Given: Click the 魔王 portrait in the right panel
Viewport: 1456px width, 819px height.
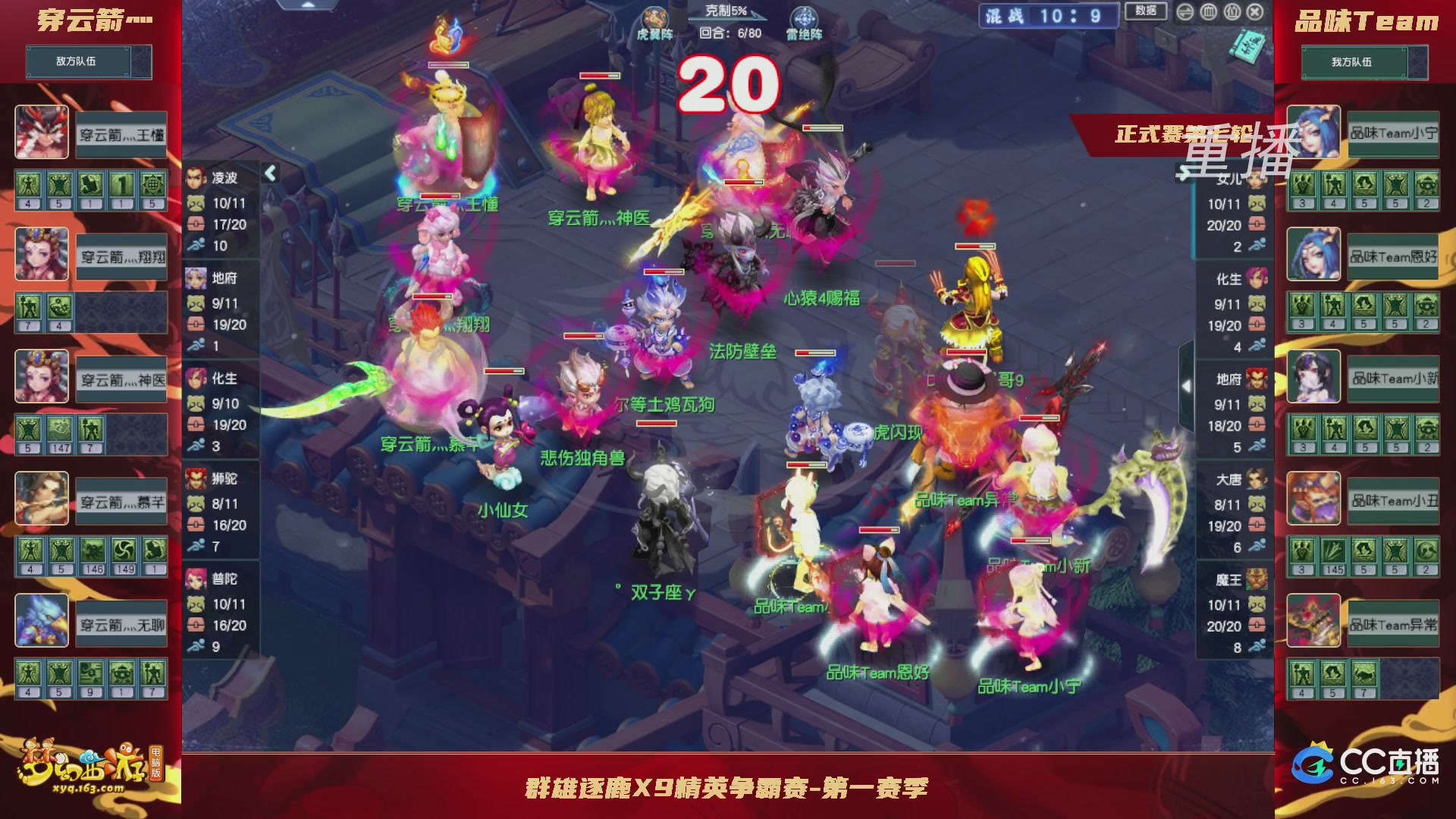Looking at the screenshot, I should pos(1256,580).
